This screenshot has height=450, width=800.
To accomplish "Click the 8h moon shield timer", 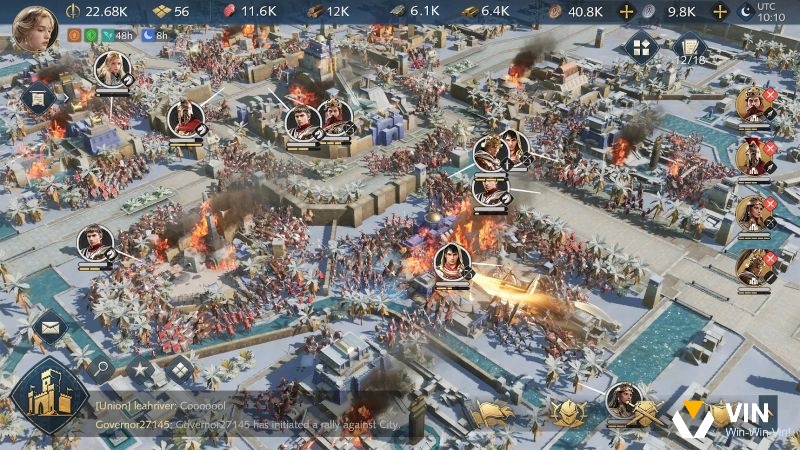I will coord(154,35).
